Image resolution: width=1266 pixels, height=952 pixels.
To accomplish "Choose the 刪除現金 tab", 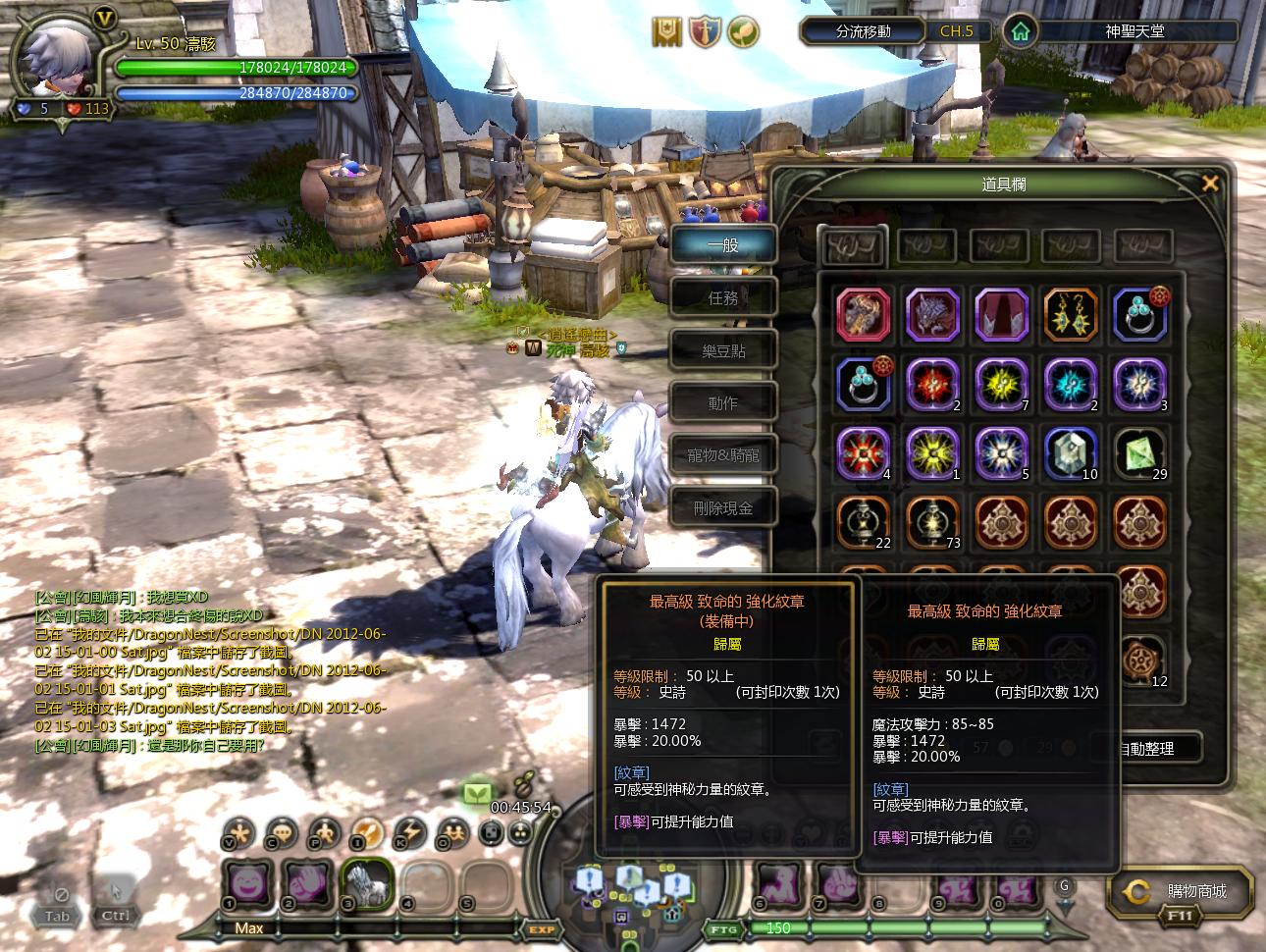I will click(723, 508).
